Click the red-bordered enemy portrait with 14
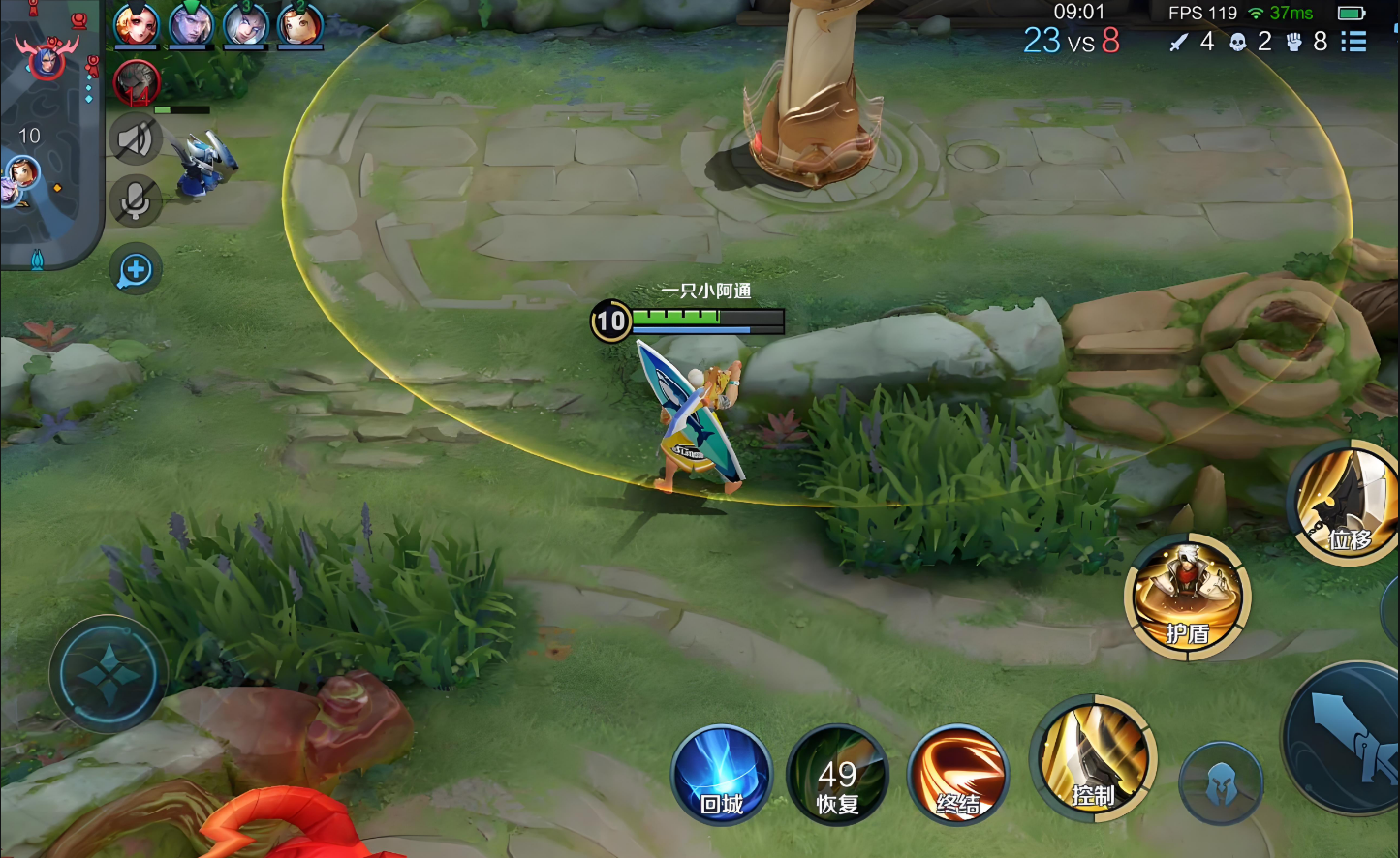 [x=137, y=82]
